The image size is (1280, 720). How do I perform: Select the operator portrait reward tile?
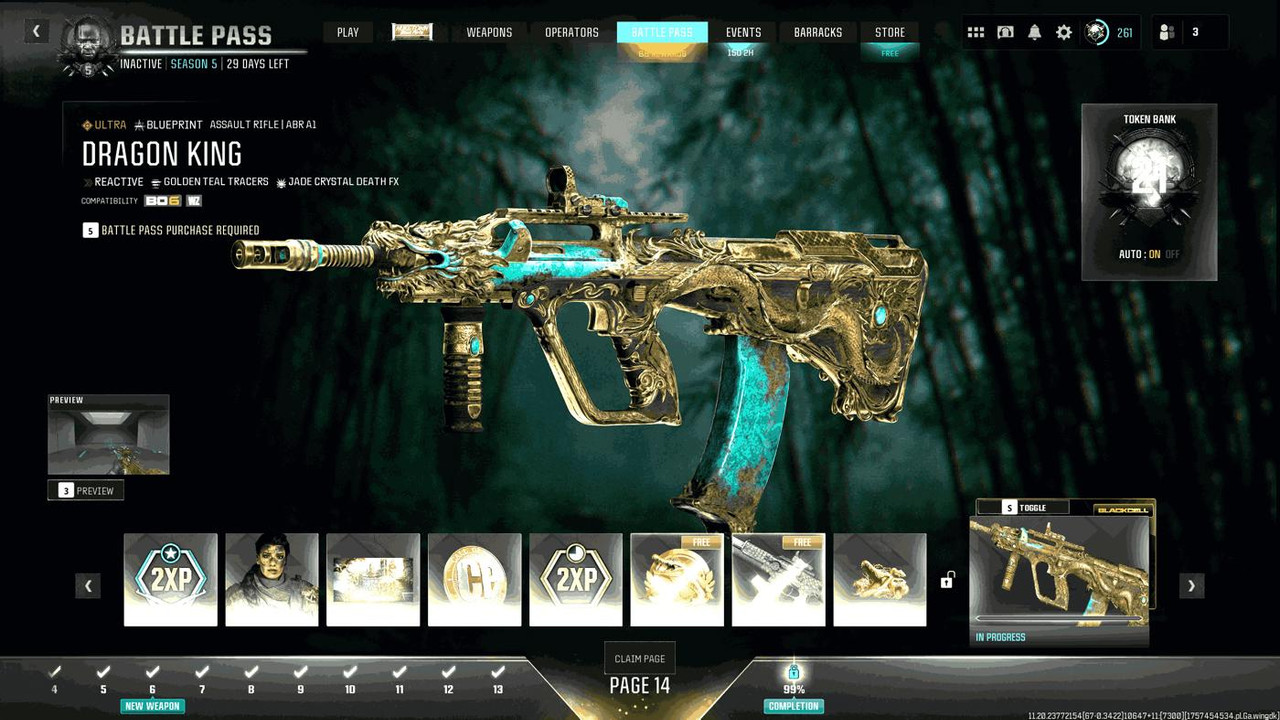(272, 580)
